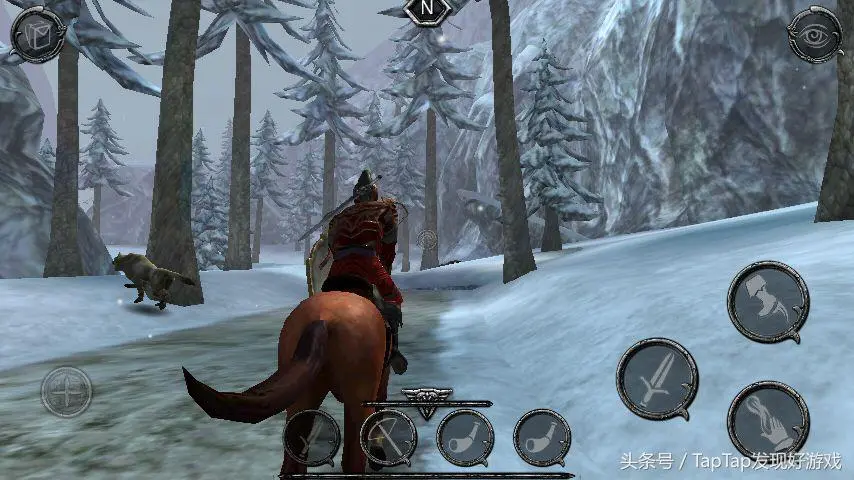The width and height of the screenshot is (854, 480).
Task: Select the crossbow quick slot
Action: (x=388, y=438)
